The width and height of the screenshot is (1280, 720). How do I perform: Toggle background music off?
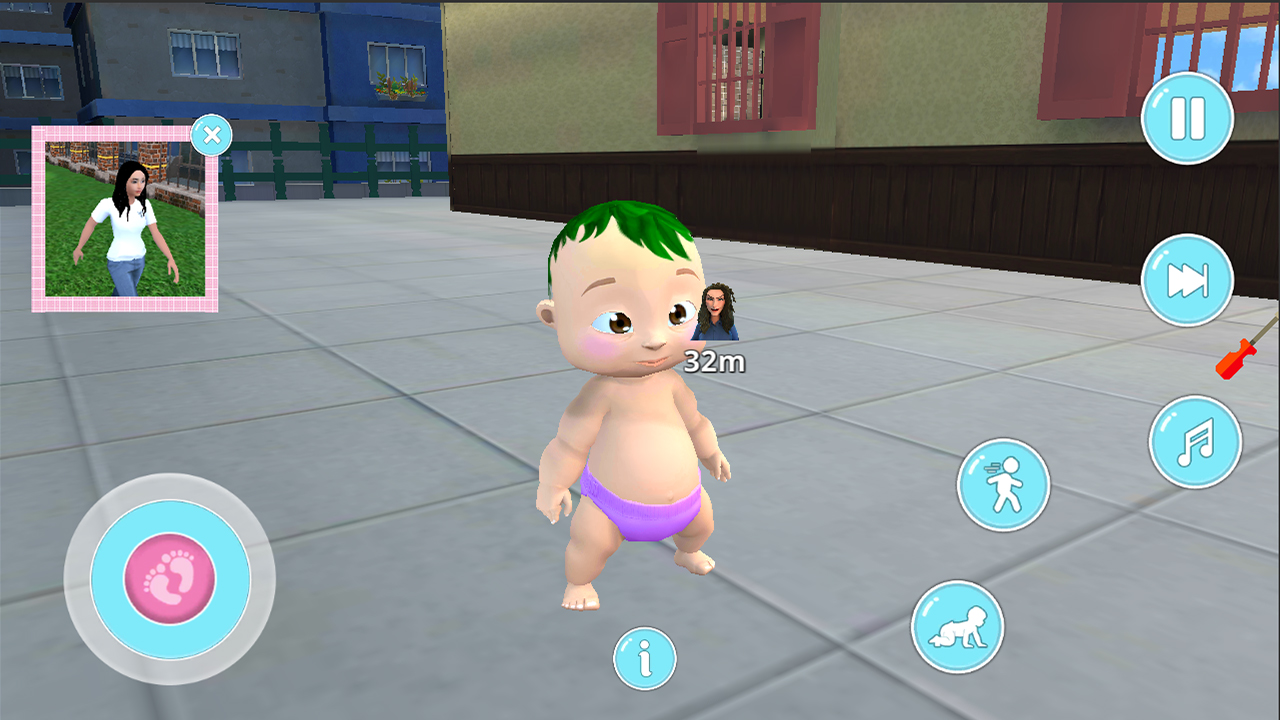pyautogui.click(x=1196, y=440)
